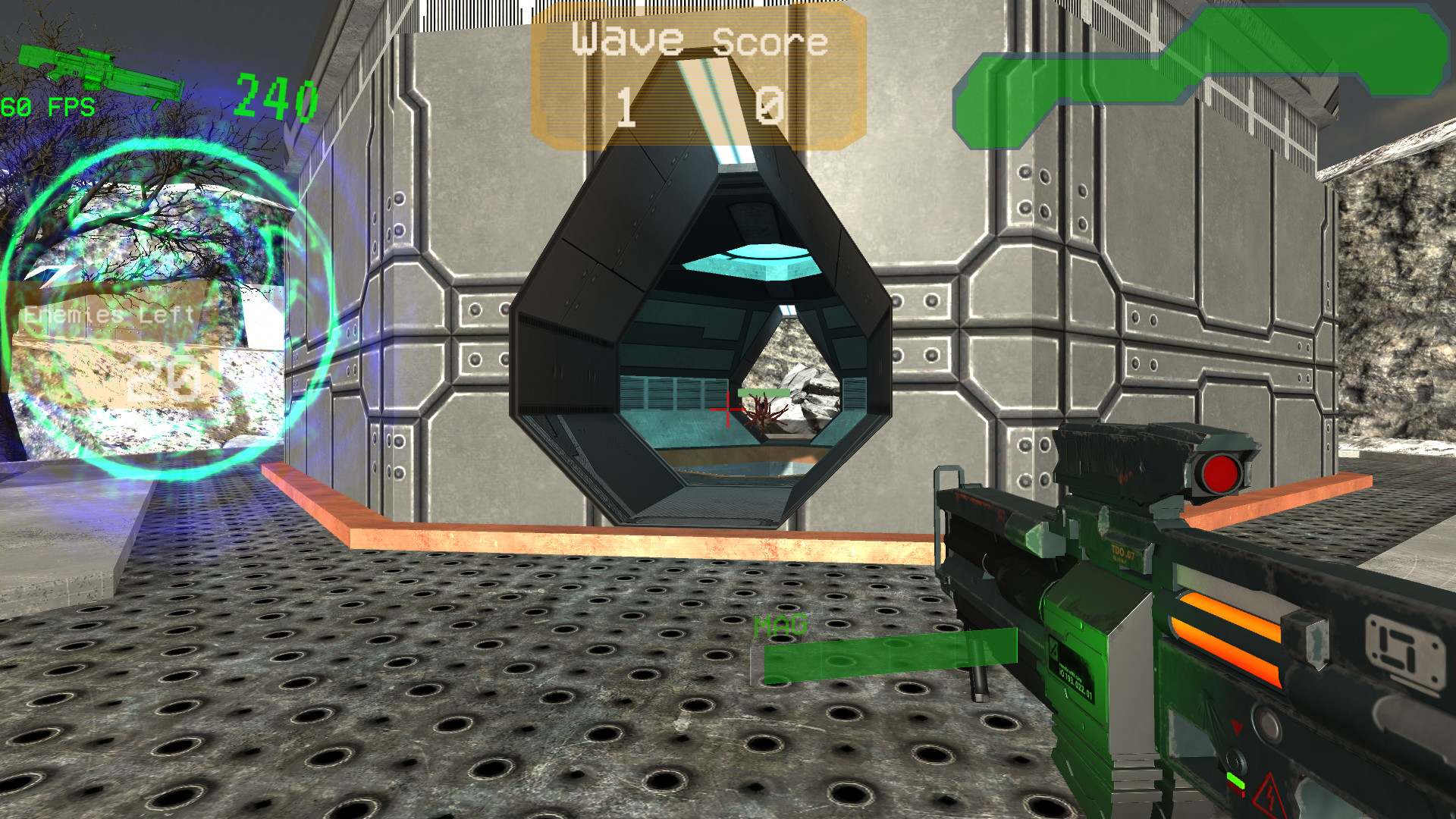
Task: Click the TDO .07 badge on the rifle
Action: tap(1123, 551)
